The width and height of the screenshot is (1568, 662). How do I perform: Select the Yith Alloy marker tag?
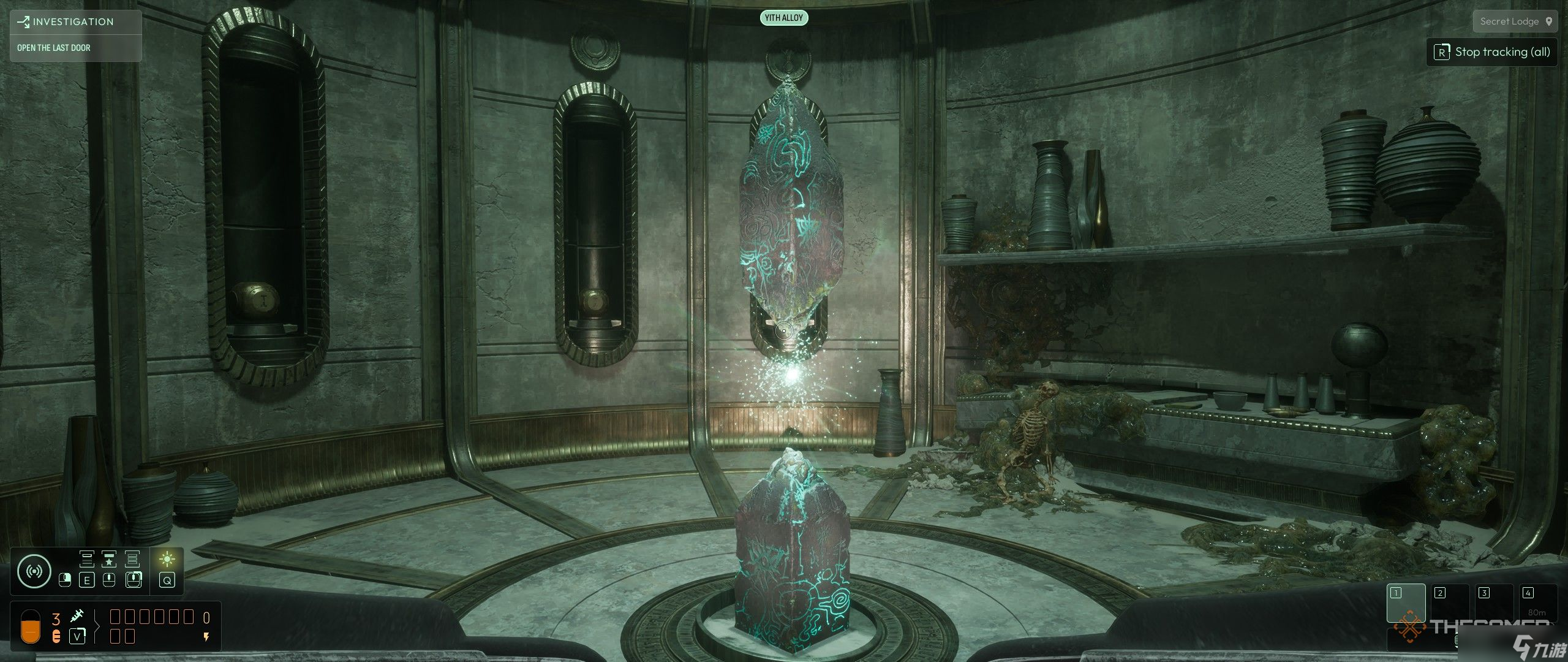pos(784,18)
